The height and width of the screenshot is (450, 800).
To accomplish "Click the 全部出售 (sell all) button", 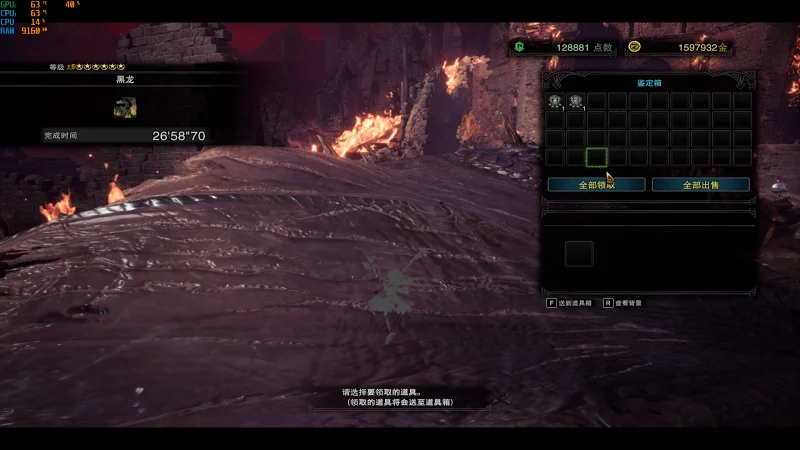I will [x=700, y=185].
